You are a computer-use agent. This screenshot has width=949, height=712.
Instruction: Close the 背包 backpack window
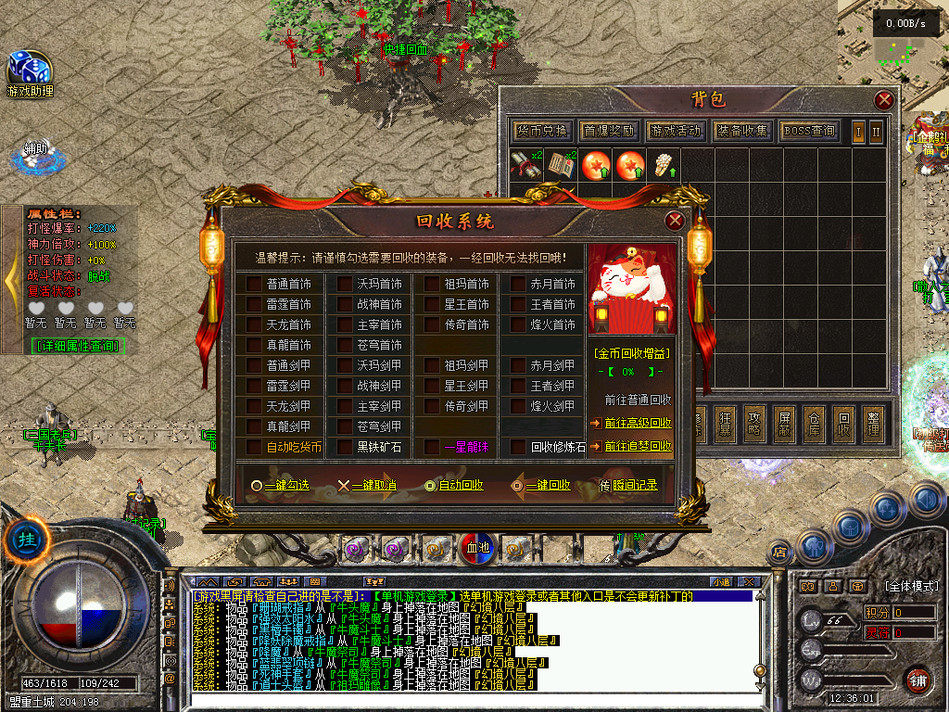pos(884,100)
